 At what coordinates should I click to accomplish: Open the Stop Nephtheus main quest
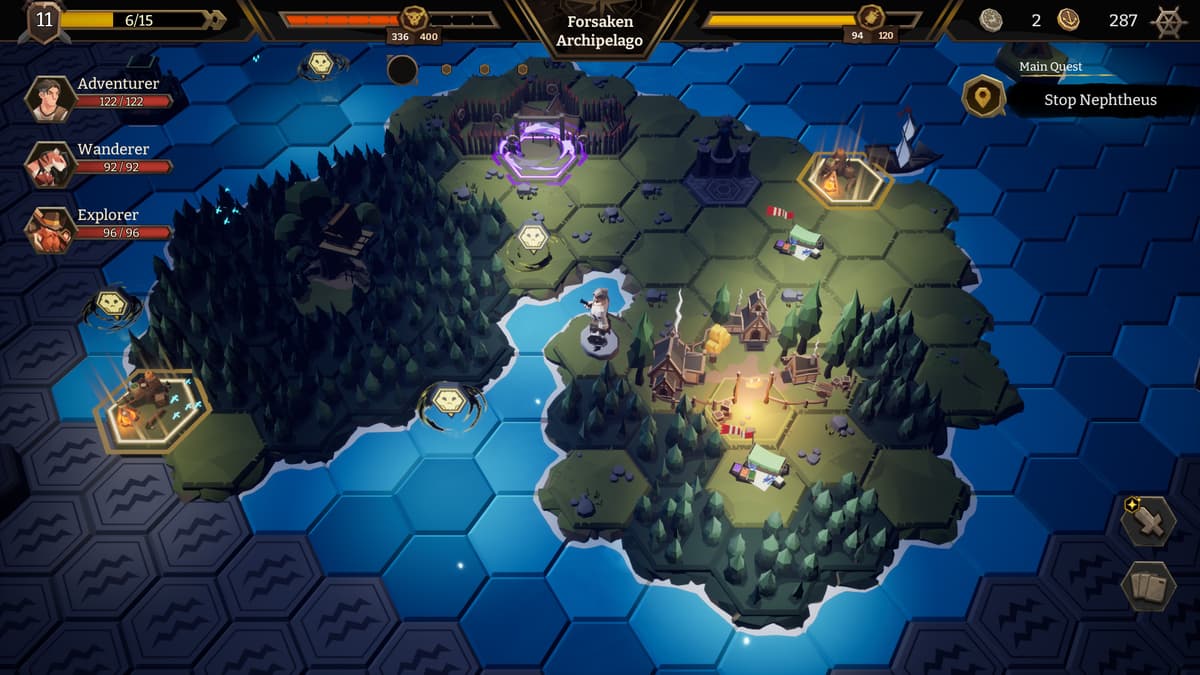[1100, 100]
